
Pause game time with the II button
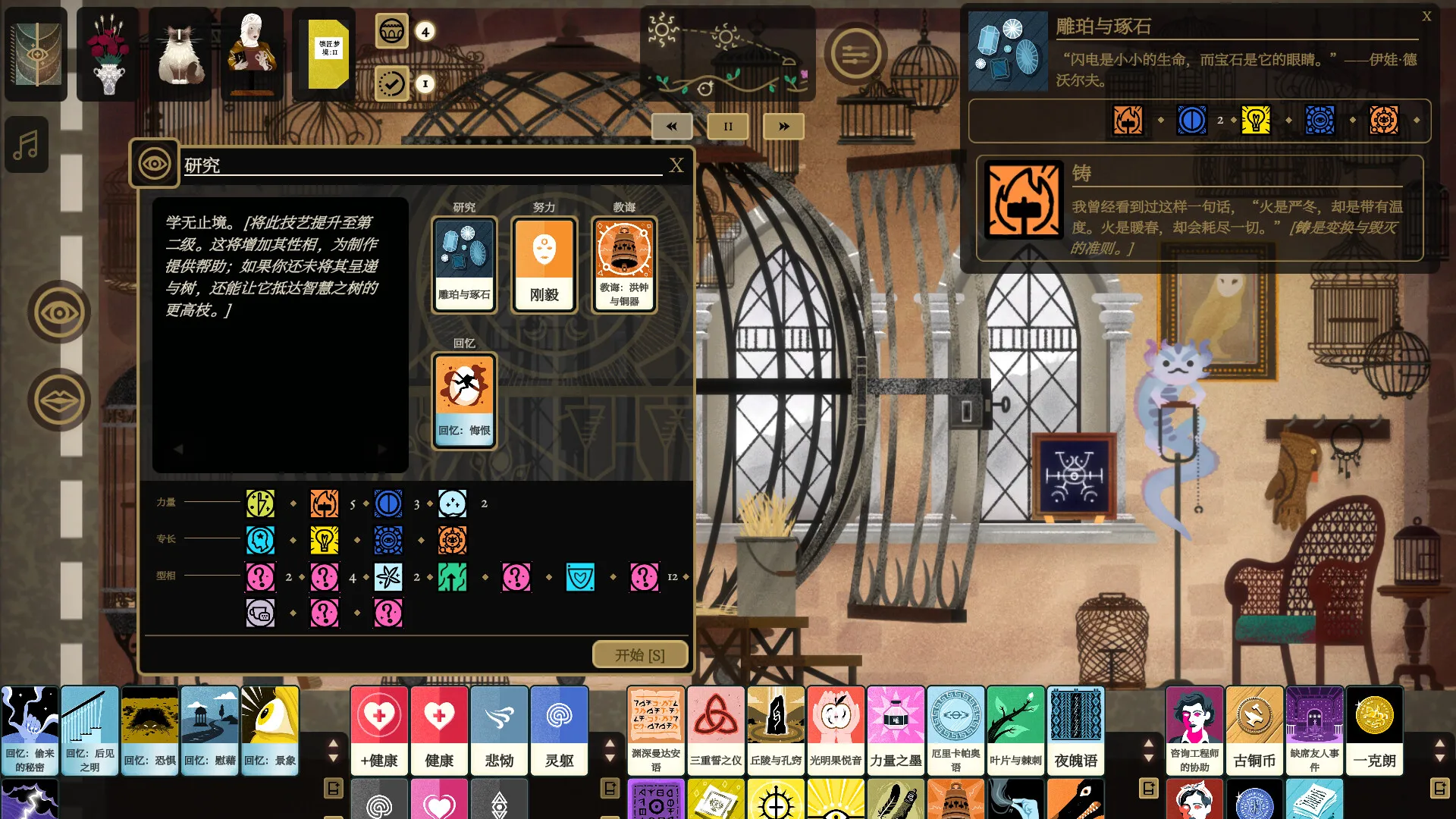coord(727,126)
